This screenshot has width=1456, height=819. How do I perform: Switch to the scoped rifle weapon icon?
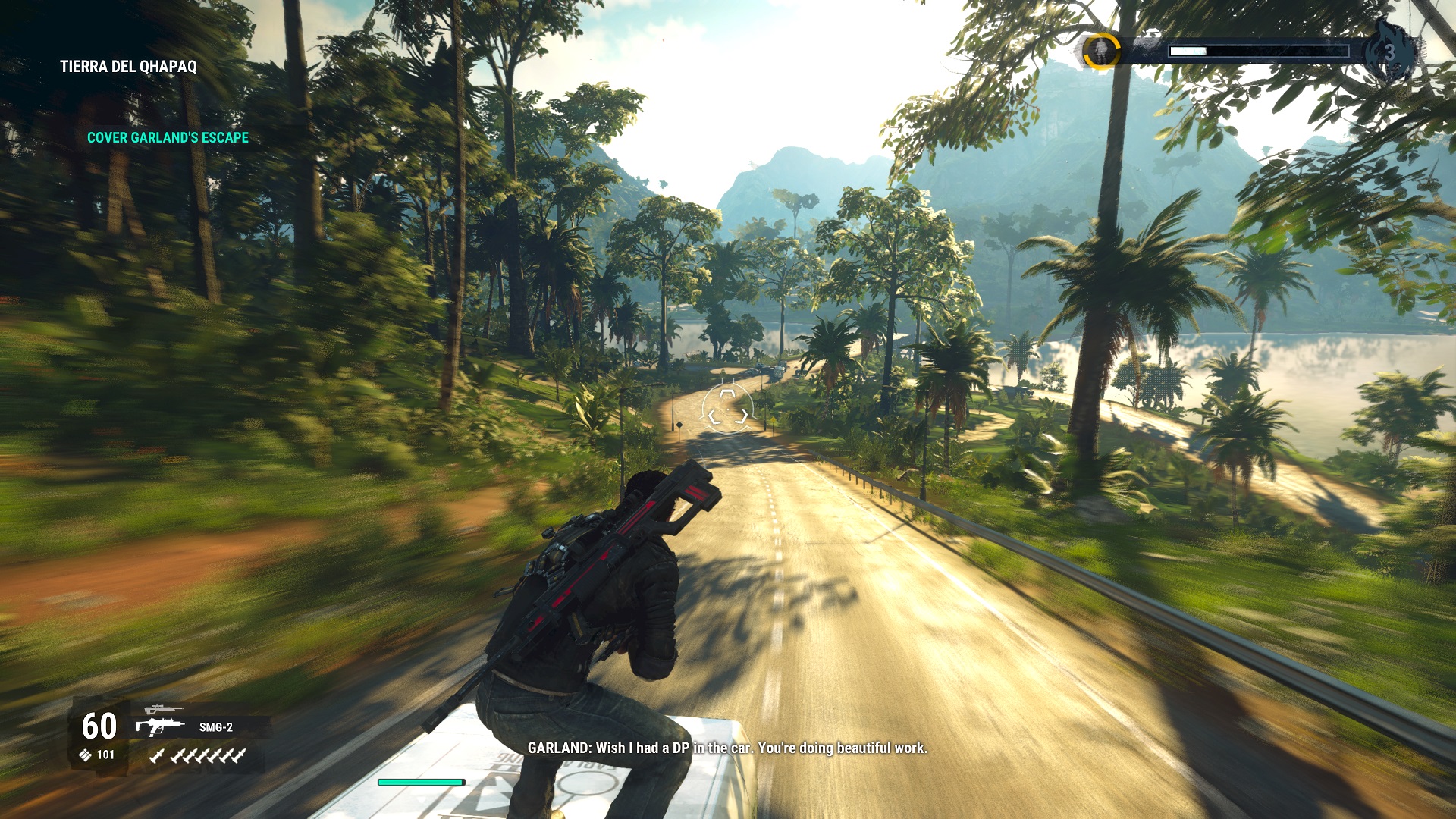[x=162, y=710]
